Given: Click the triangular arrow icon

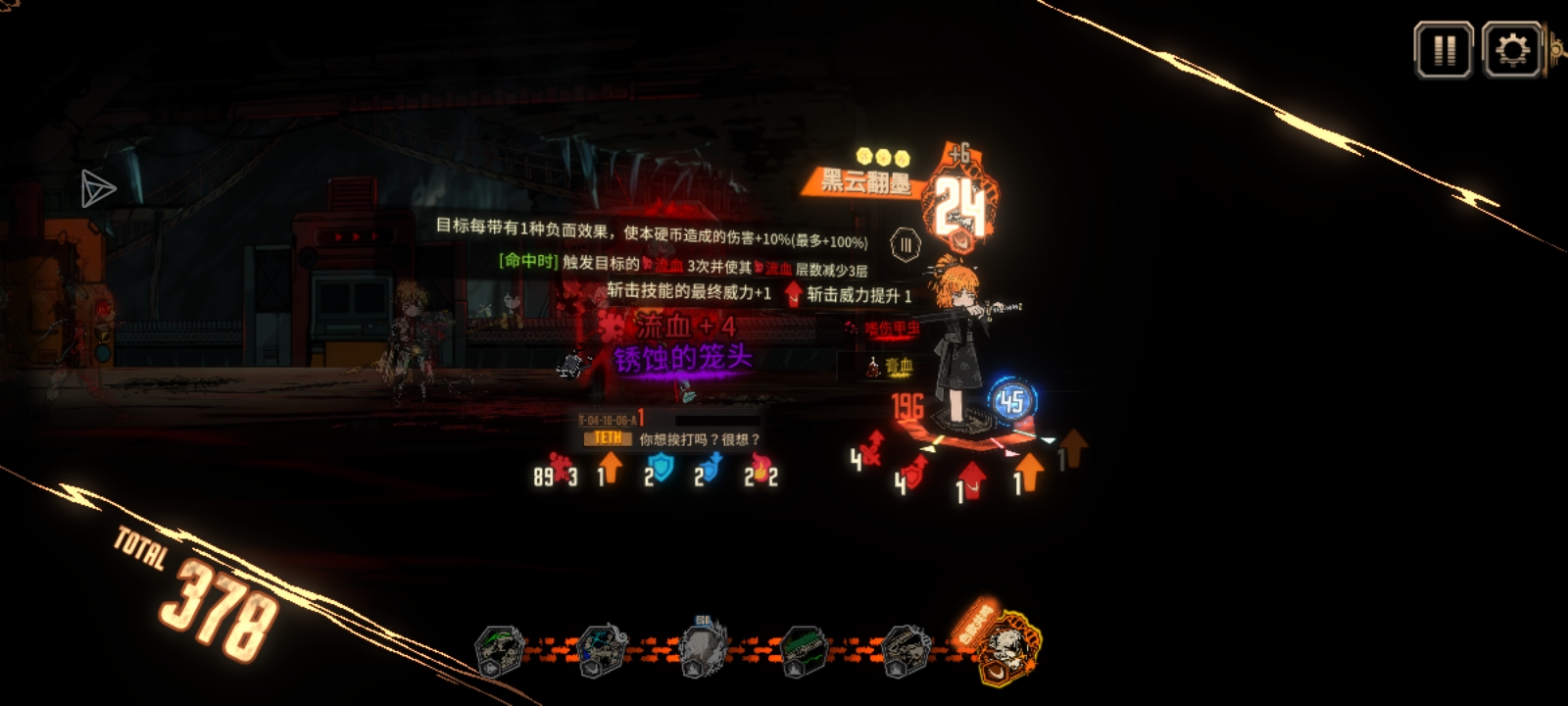Looking at the screenshot, I should tap(97, 188).
